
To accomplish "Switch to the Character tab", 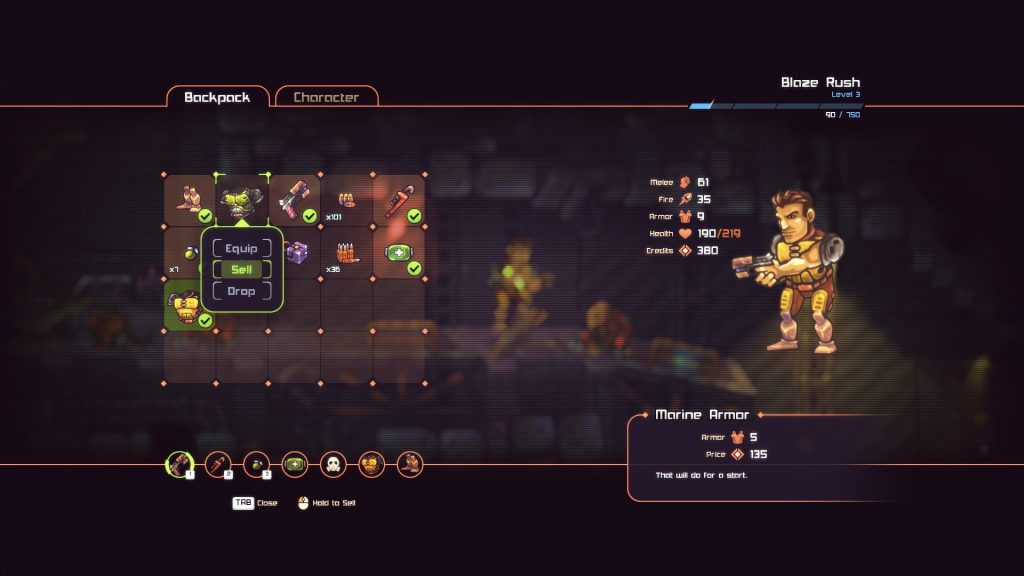I will 326,97.
